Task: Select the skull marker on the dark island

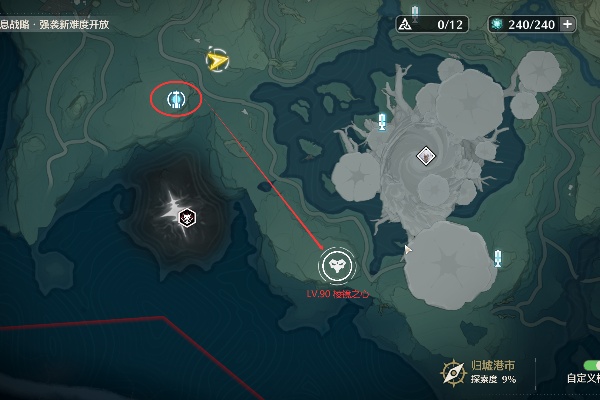Action: click(x=186, y=217)
